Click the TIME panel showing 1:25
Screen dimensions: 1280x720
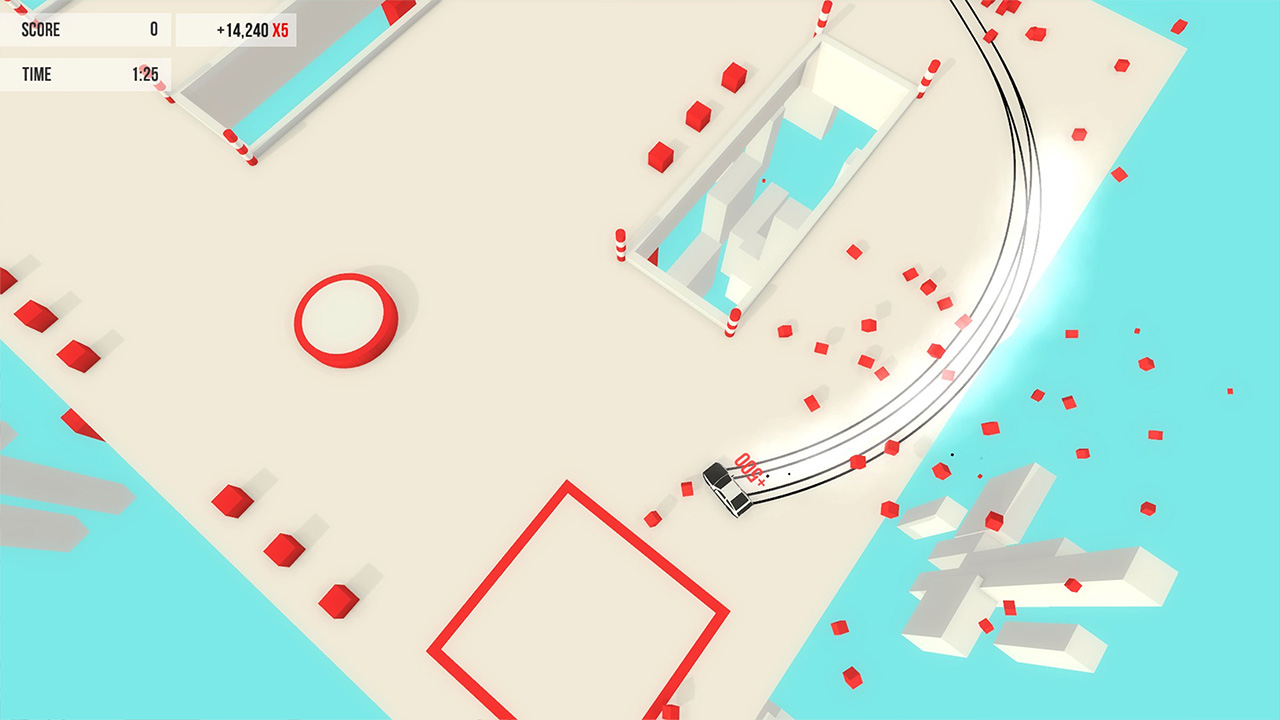tap(85, 74)
